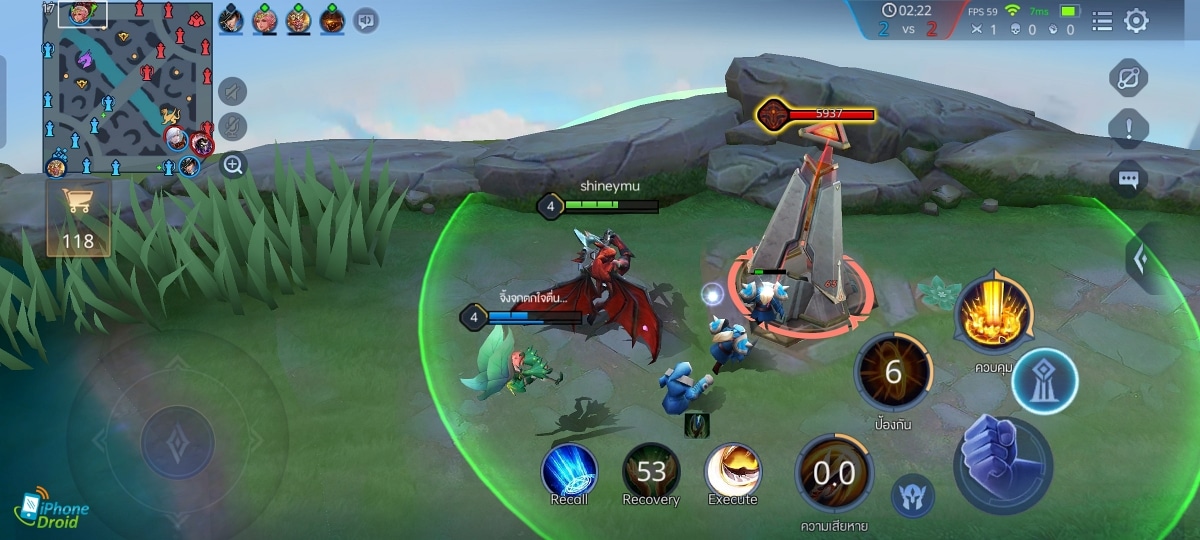Screen dimensions: 1200x540
Task: Select the attack-minion target button
Action: pyautogui.click(x=913, y=495)
